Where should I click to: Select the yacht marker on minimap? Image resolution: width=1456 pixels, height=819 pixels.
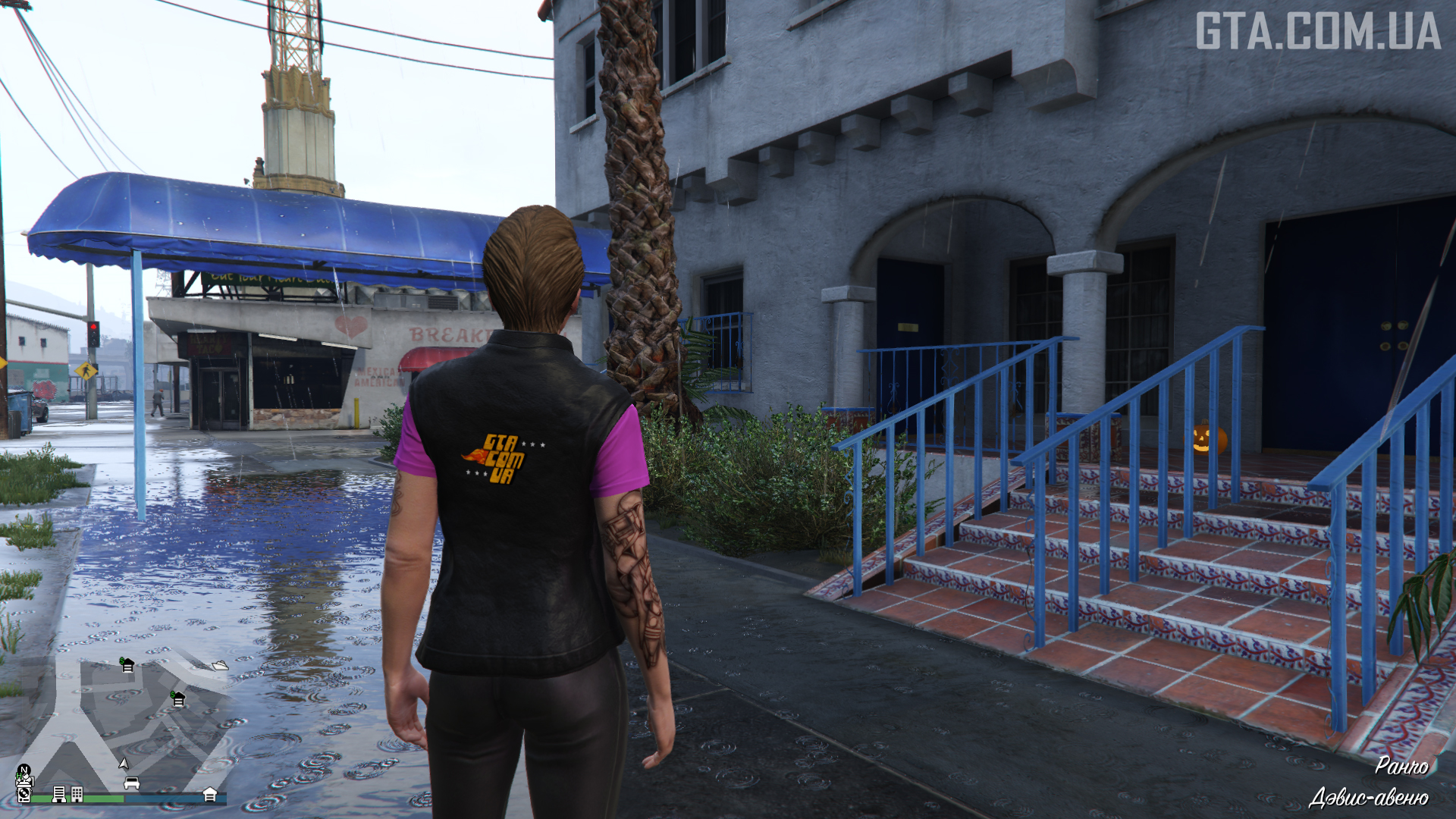220,666
